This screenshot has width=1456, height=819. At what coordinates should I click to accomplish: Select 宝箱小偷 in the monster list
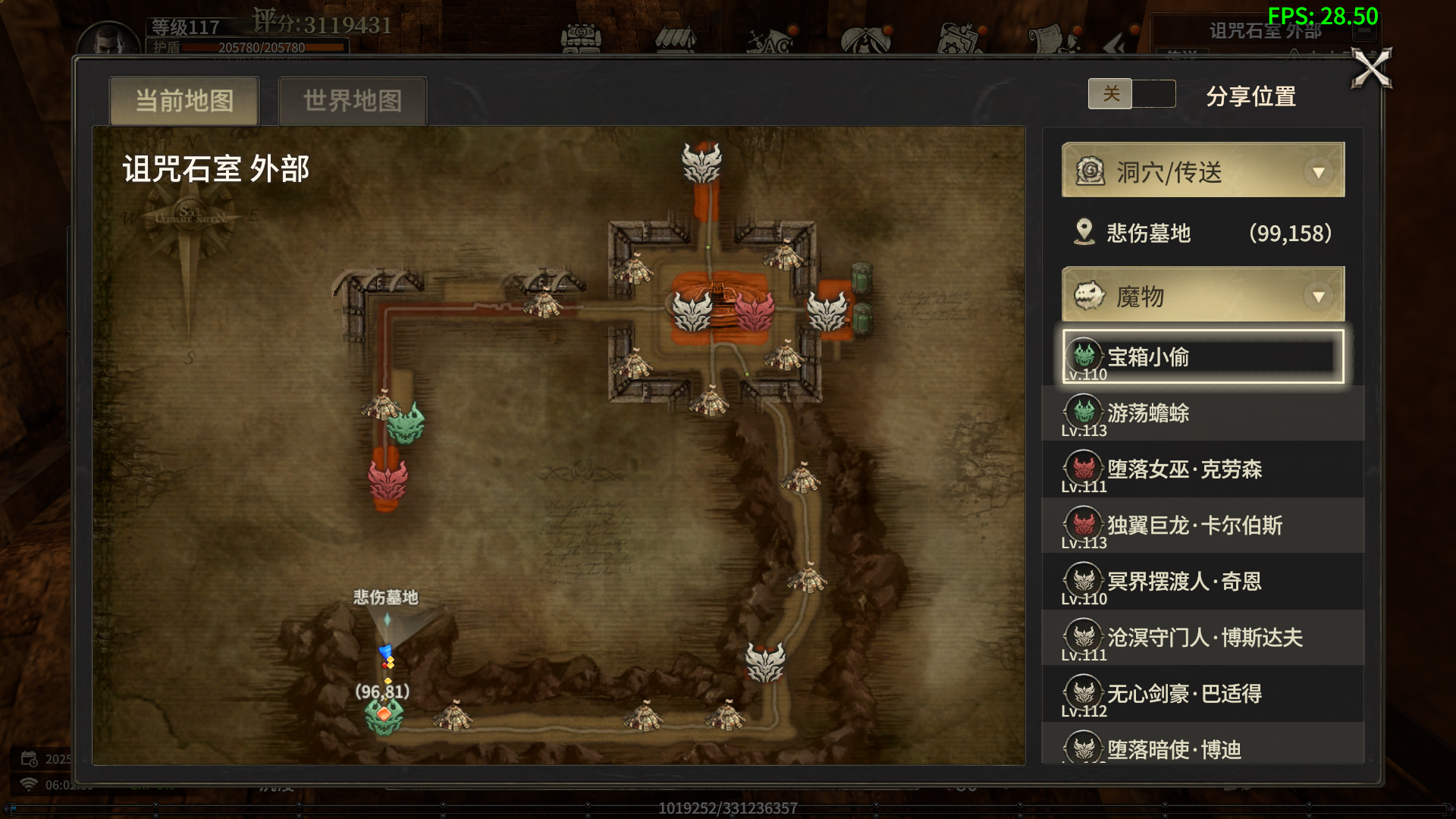[x=1203, y=356]
